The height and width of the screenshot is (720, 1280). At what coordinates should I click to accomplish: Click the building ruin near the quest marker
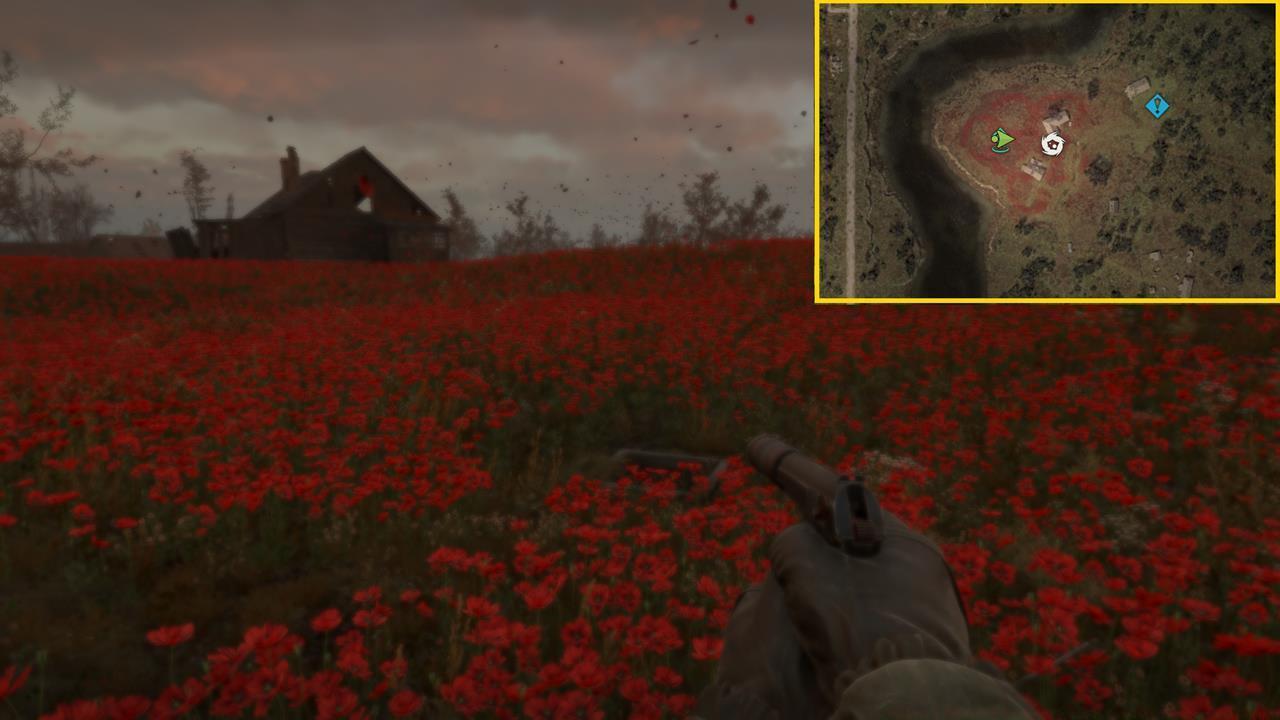point(1138,86)
